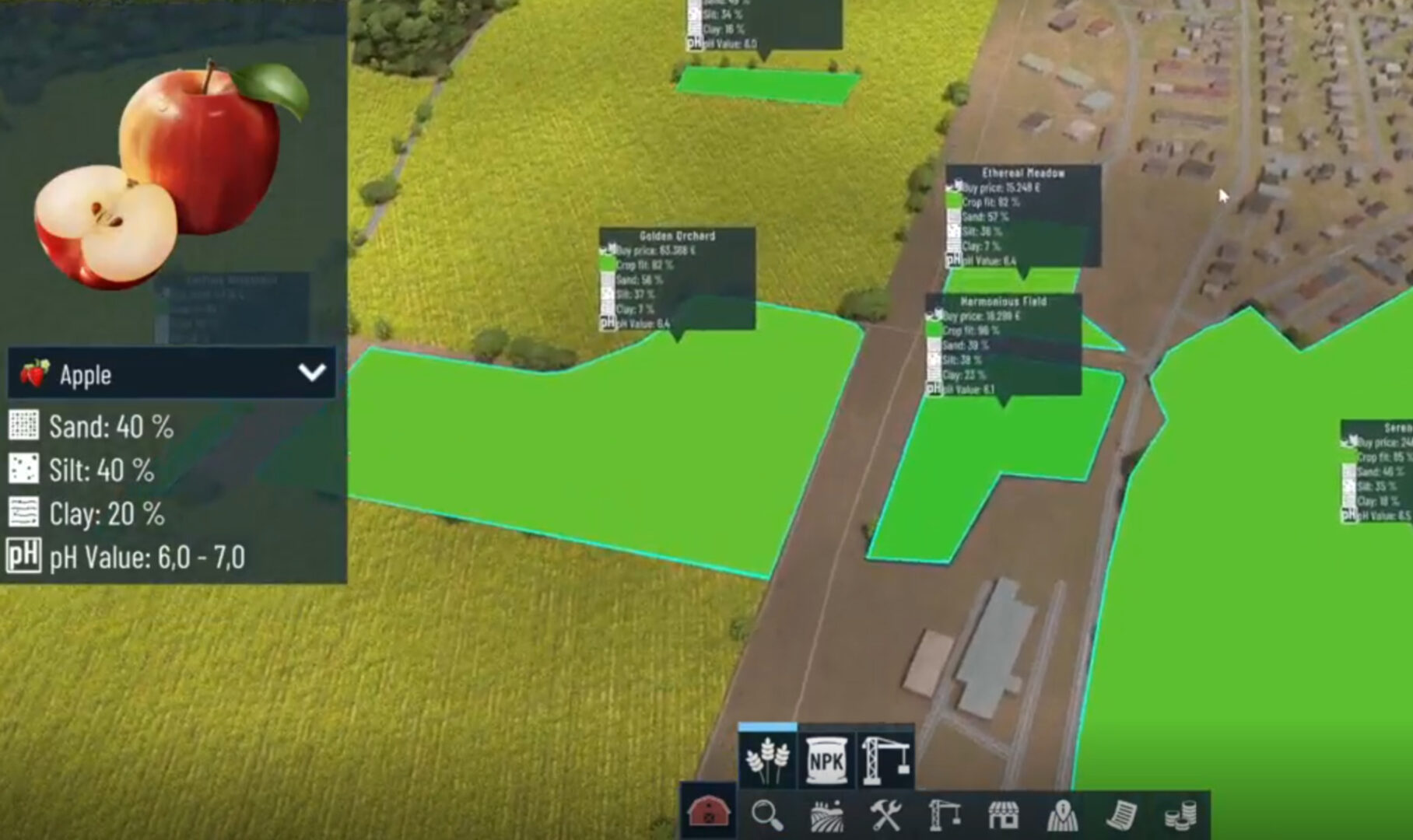The image size is (1413, 840).
Task: Show the map info marker view
Action: coord(1062,815)
